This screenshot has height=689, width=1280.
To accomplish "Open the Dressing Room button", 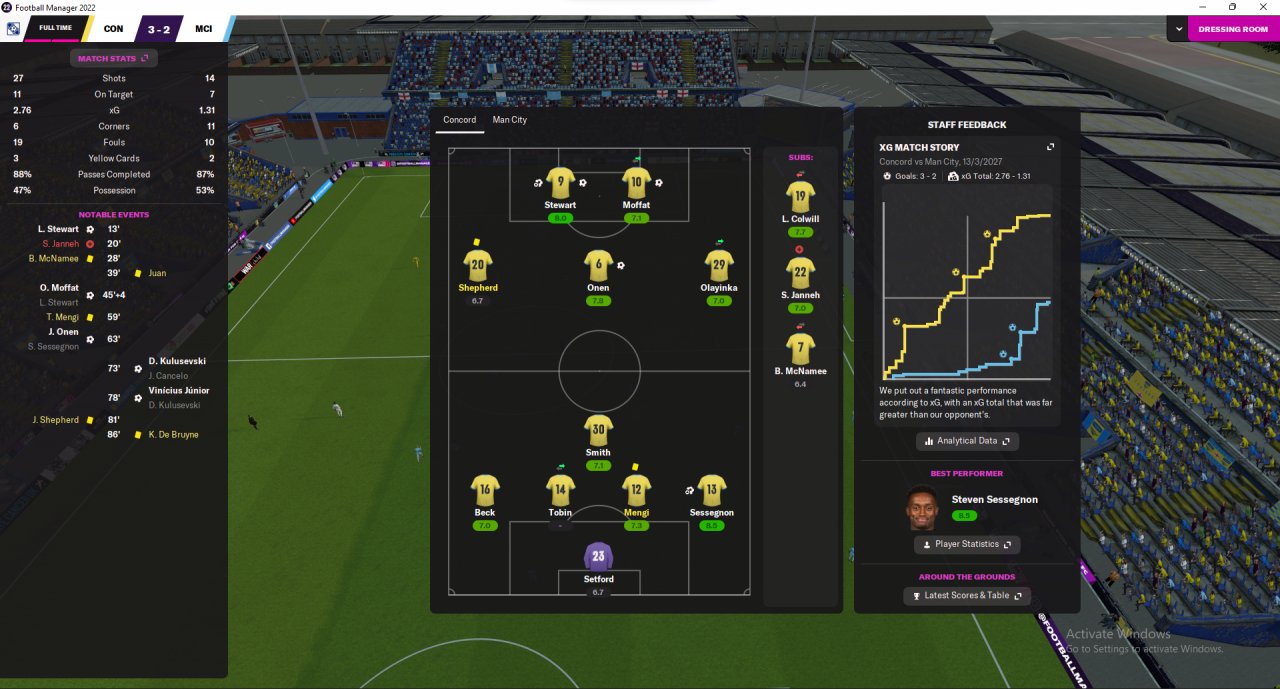I will pyautogui.click(x=1233, y=29).
